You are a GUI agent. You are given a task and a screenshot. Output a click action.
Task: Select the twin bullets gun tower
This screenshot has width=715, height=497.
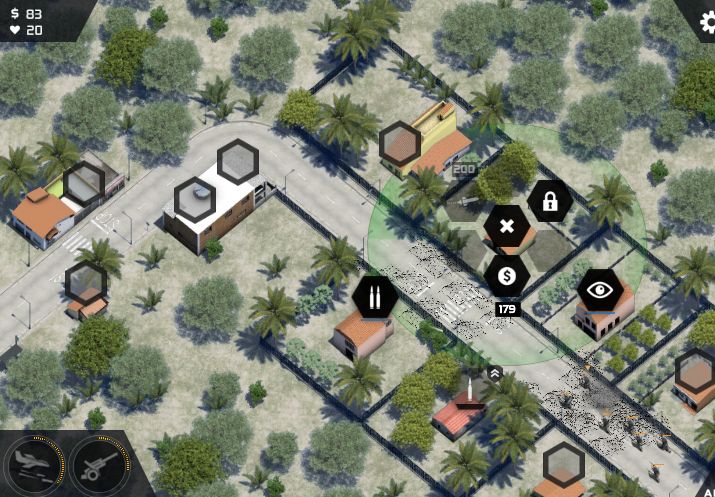click(374, 297)
